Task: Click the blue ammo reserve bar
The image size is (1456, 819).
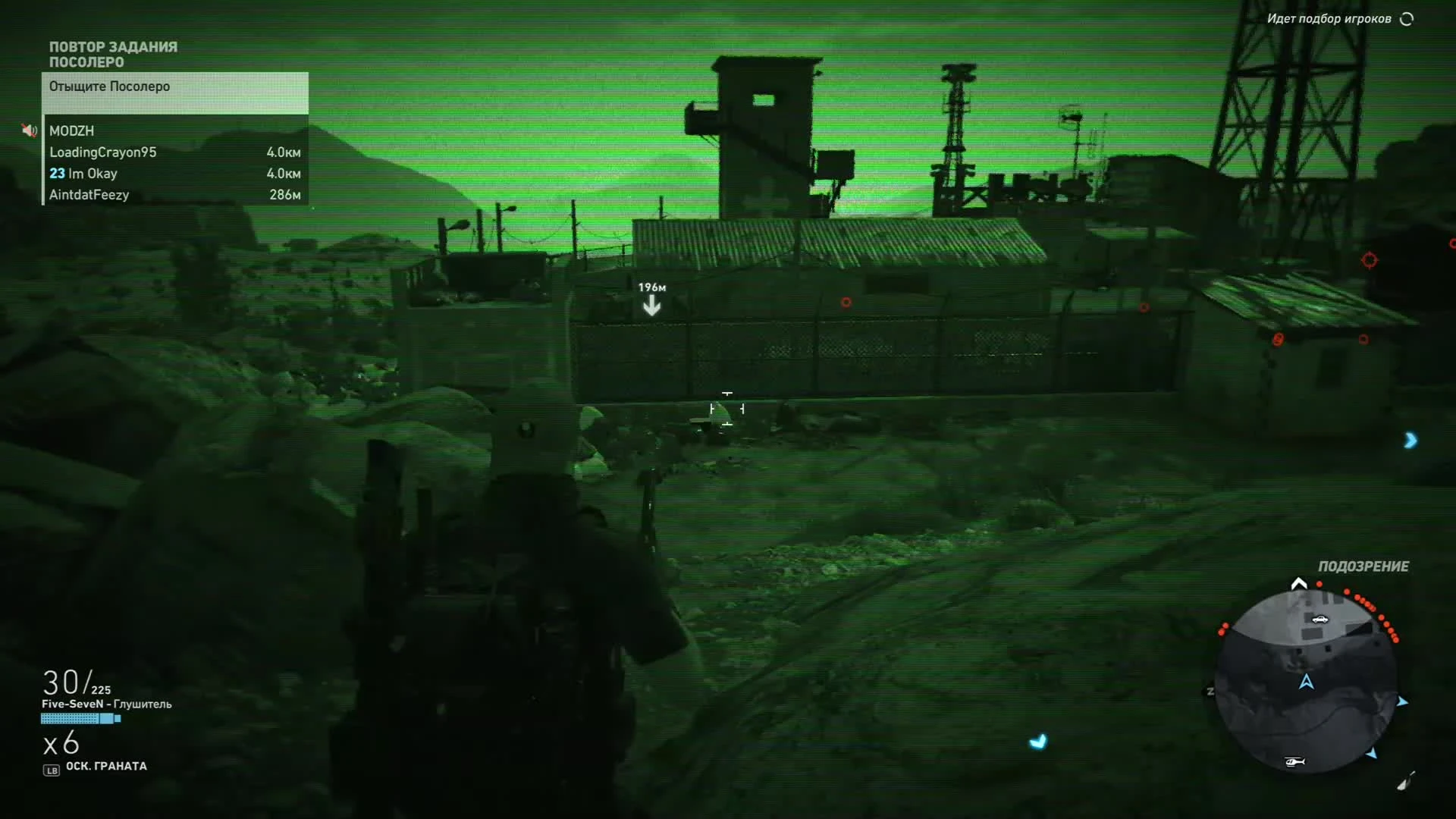Action: click(x=81, y=717)
